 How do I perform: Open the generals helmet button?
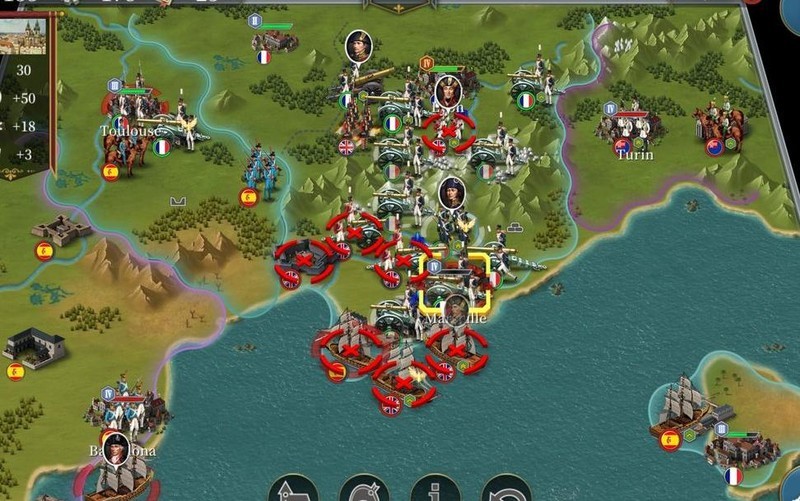tap(364, 491)
